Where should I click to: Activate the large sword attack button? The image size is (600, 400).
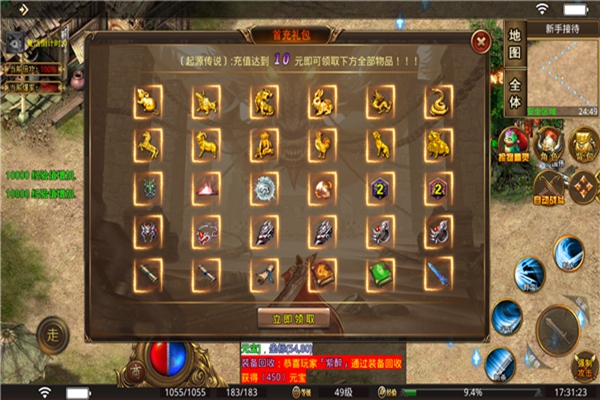[560, 327]
